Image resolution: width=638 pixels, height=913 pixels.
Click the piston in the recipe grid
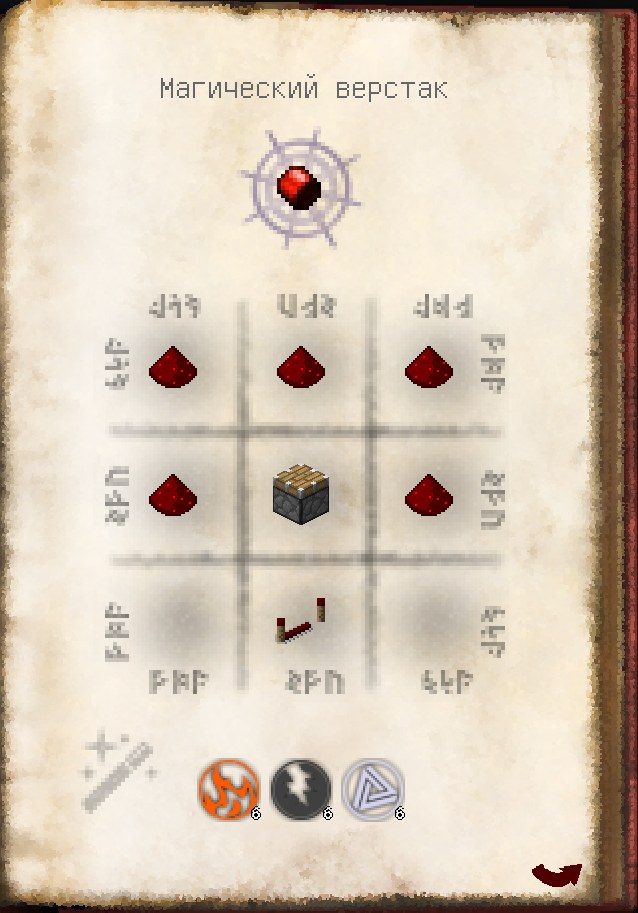pyautogui.click(x=301, y=494)
